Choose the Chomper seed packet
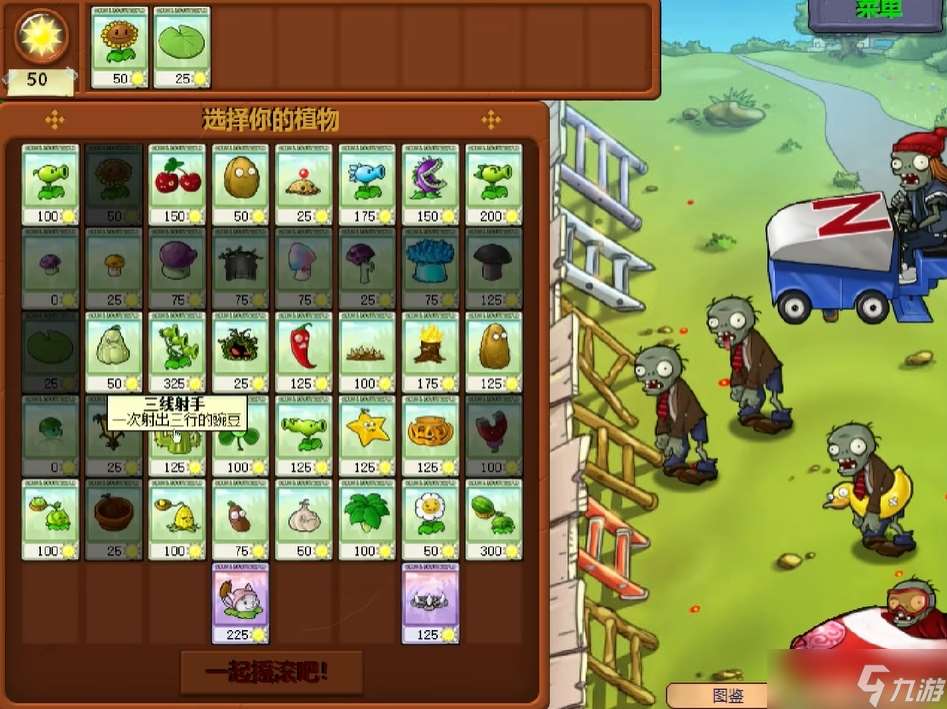The width and height of the screenshot is (947, 709). coord(430,183)
